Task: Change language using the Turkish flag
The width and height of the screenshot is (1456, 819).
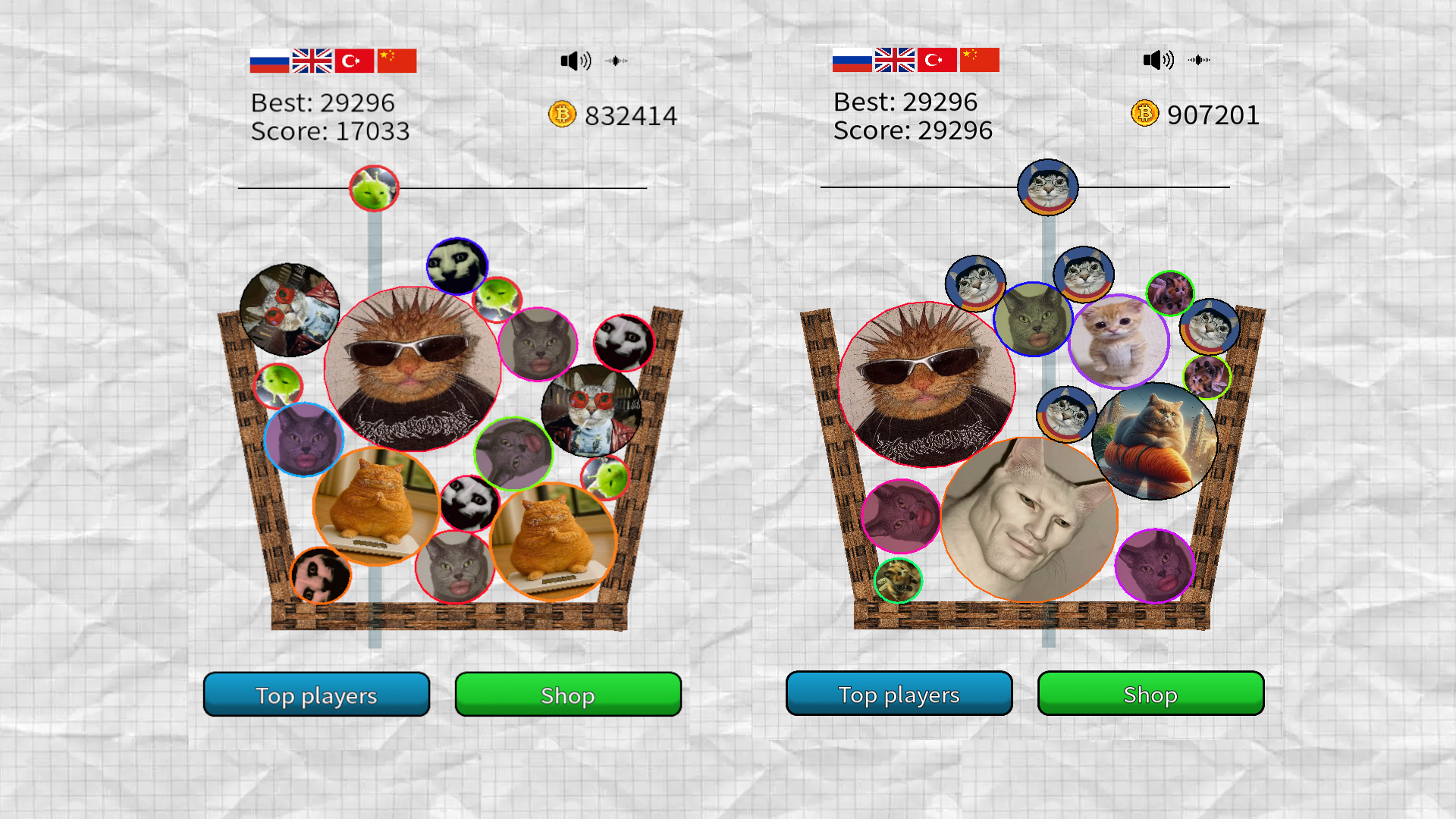Action: [354, 60]
